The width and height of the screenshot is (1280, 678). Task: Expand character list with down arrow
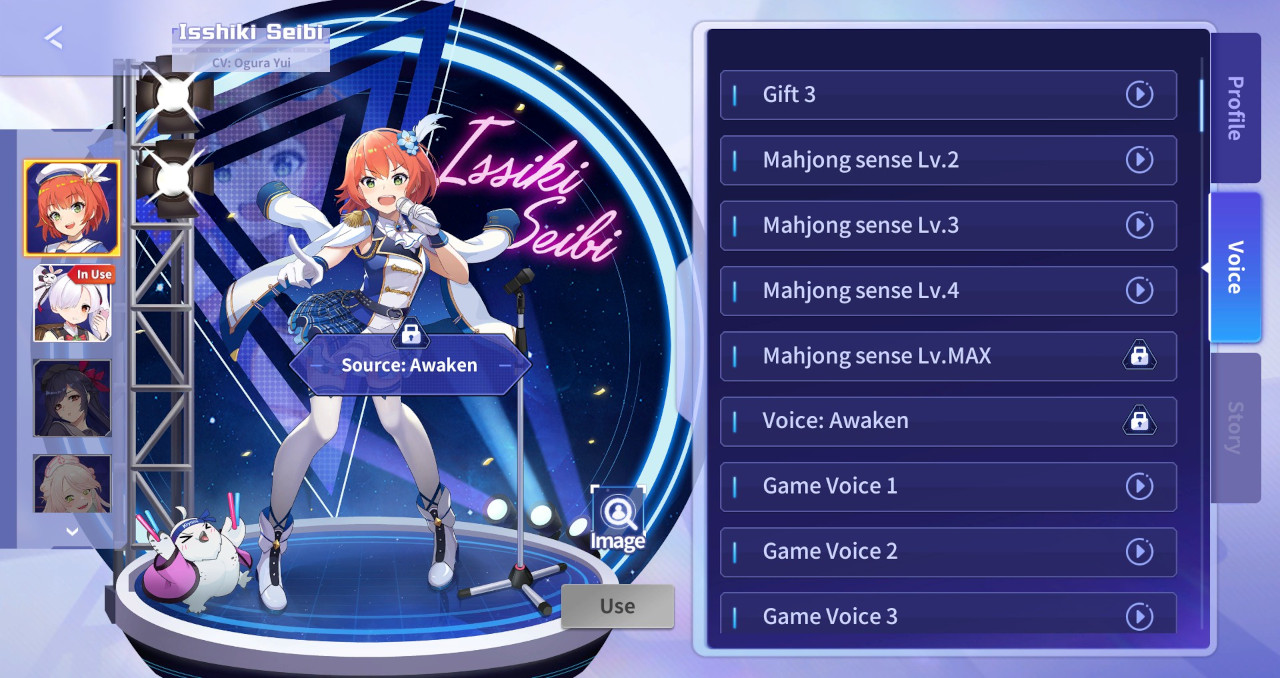pyautogui.click(x=72, y=531)
